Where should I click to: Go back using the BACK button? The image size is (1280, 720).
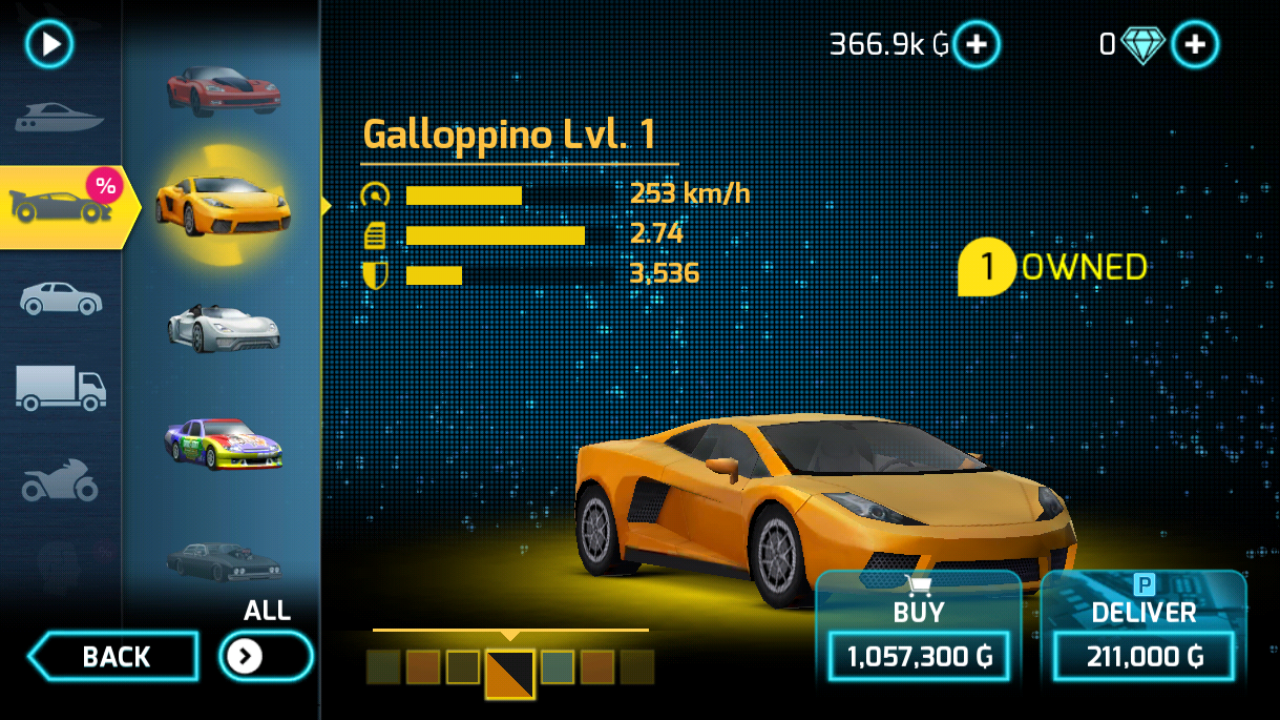point(114,657)
